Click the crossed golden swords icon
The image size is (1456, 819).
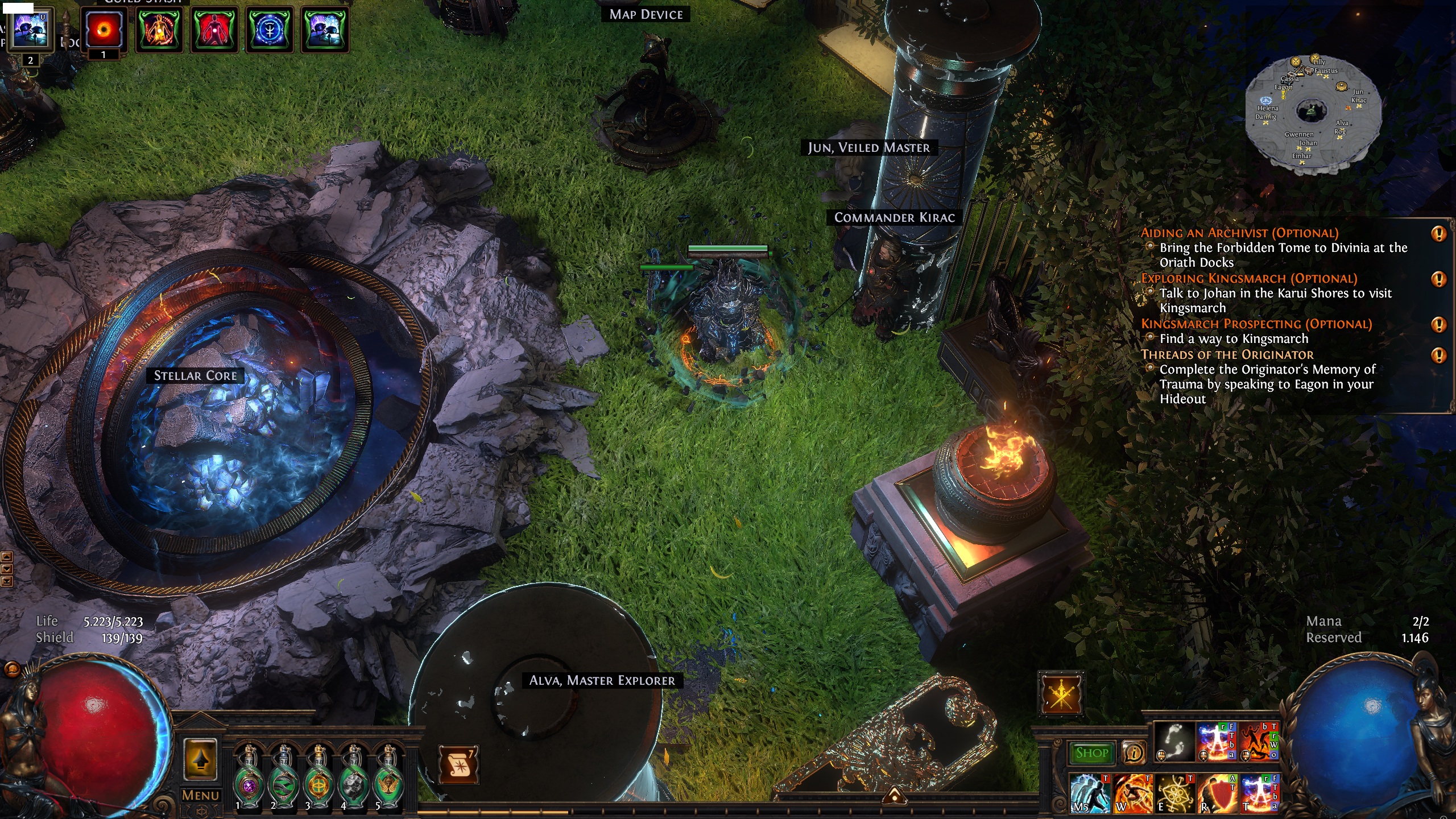pos(1061,694)
